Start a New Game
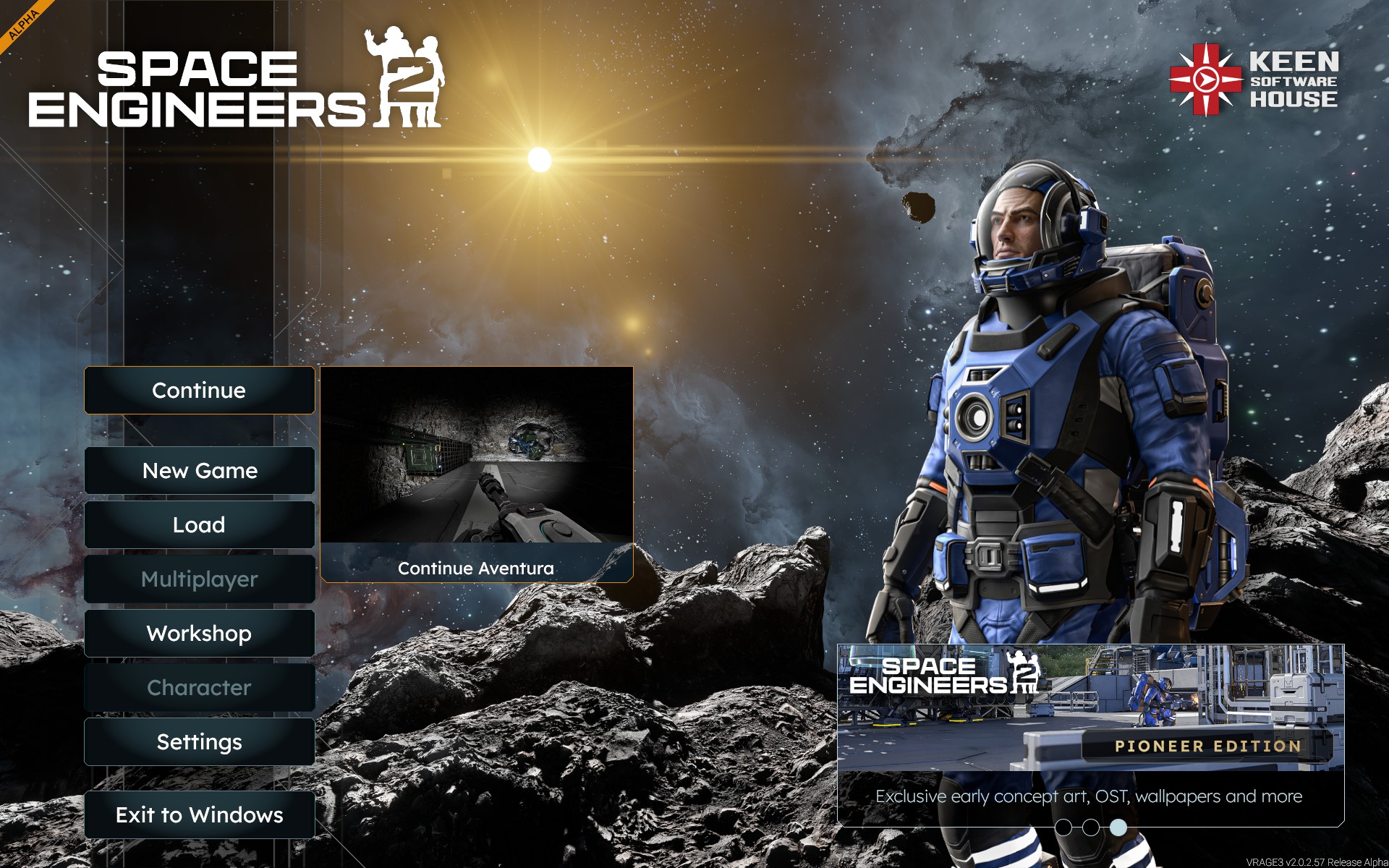 click(x=199, y=471)
